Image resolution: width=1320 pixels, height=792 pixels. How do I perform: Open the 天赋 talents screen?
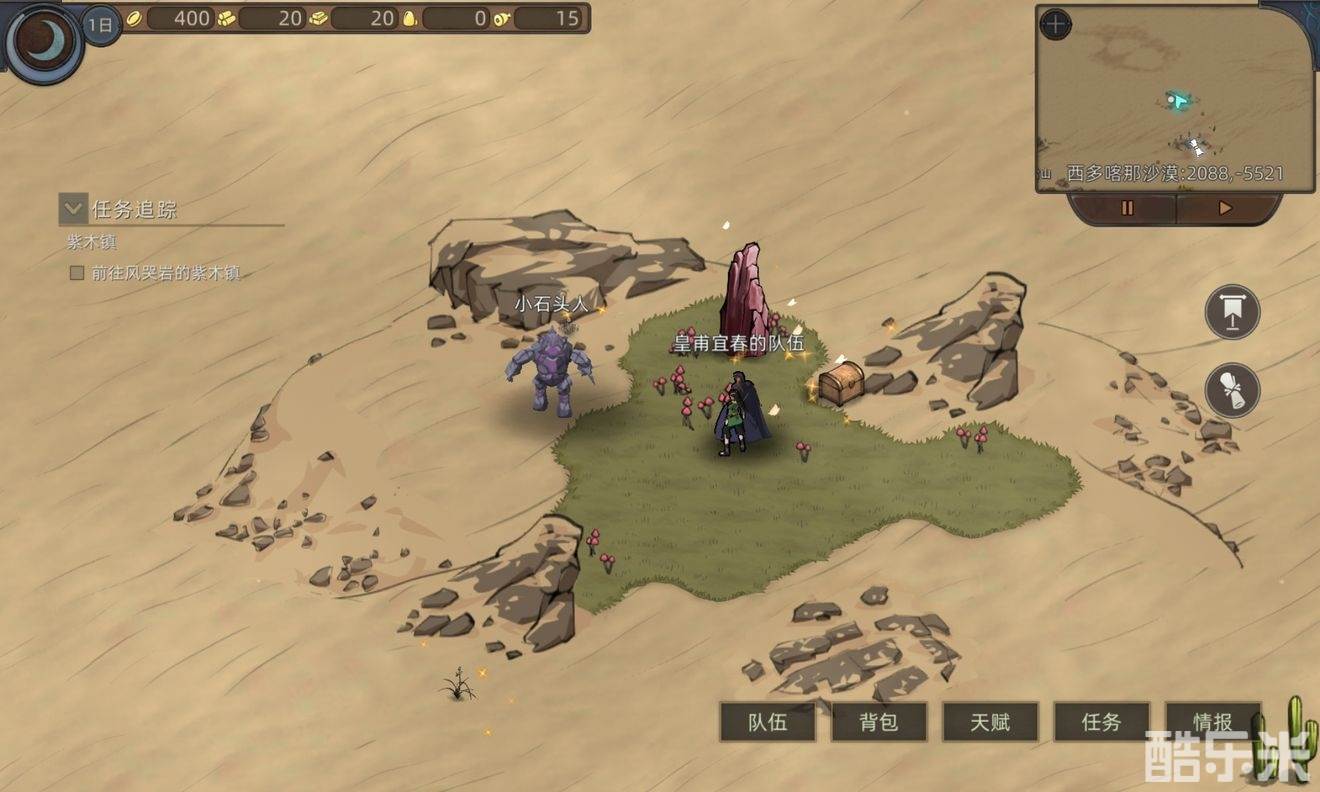pyautogui.click(x=990, y=722)
